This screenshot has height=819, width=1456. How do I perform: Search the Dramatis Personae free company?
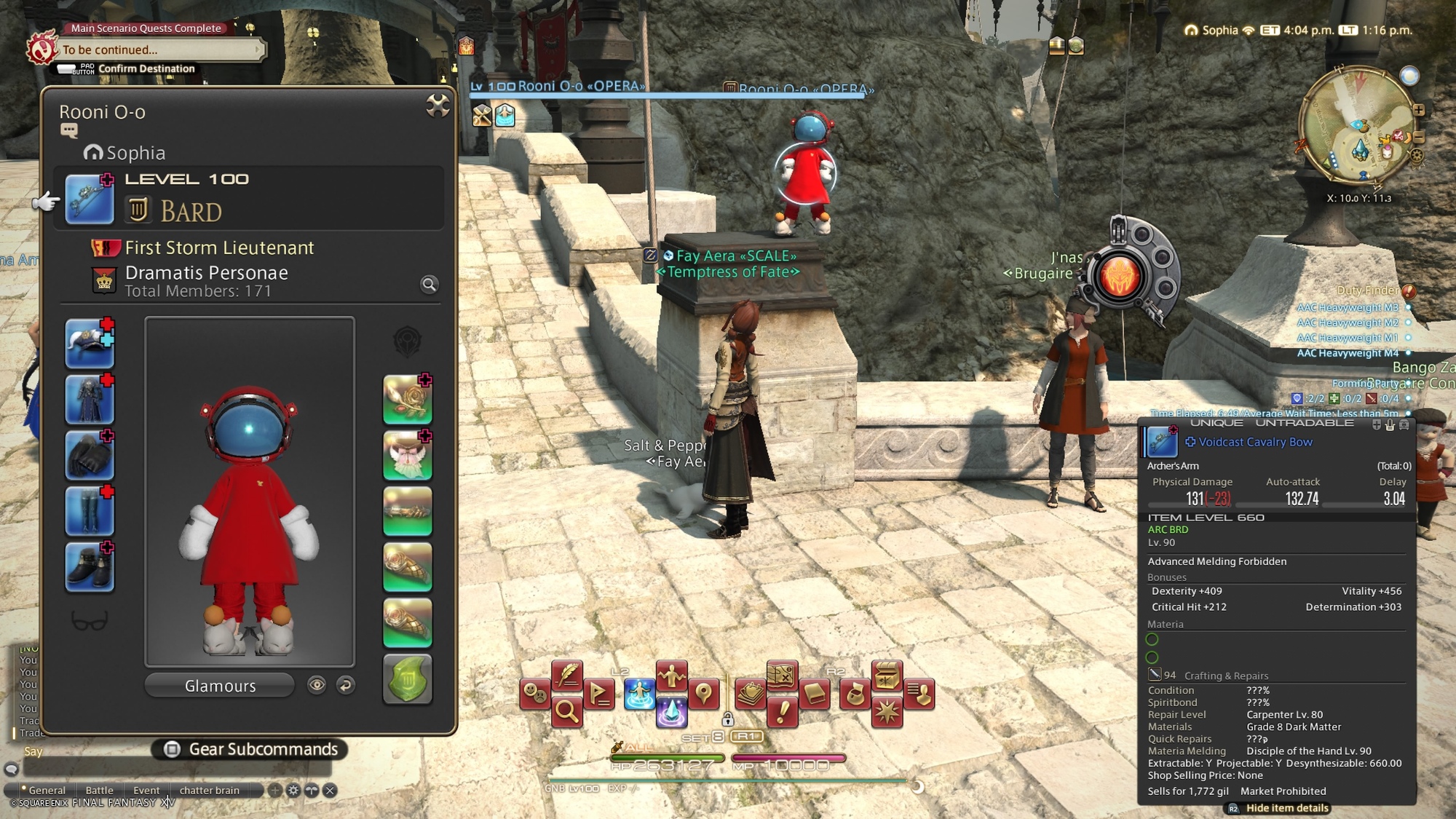430,285
